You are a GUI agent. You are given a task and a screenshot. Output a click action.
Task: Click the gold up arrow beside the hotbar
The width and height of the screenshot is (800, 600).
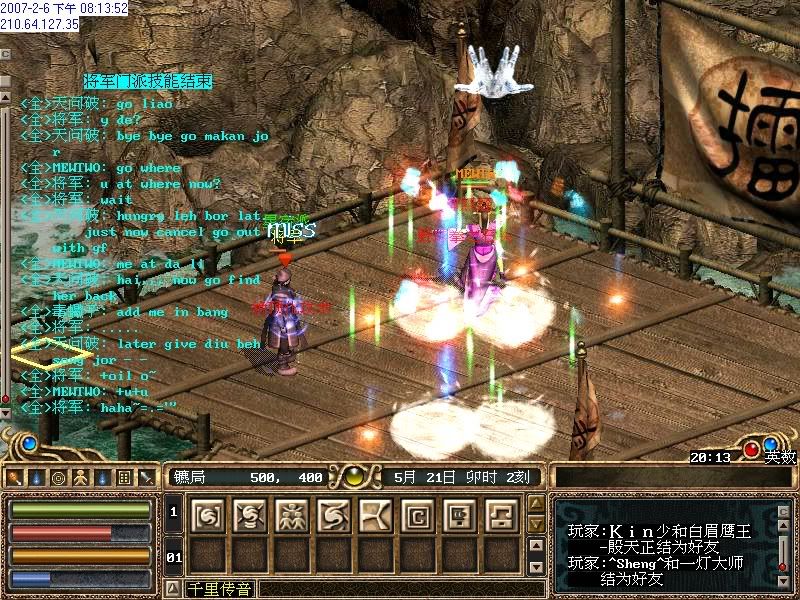click(536, 503)
